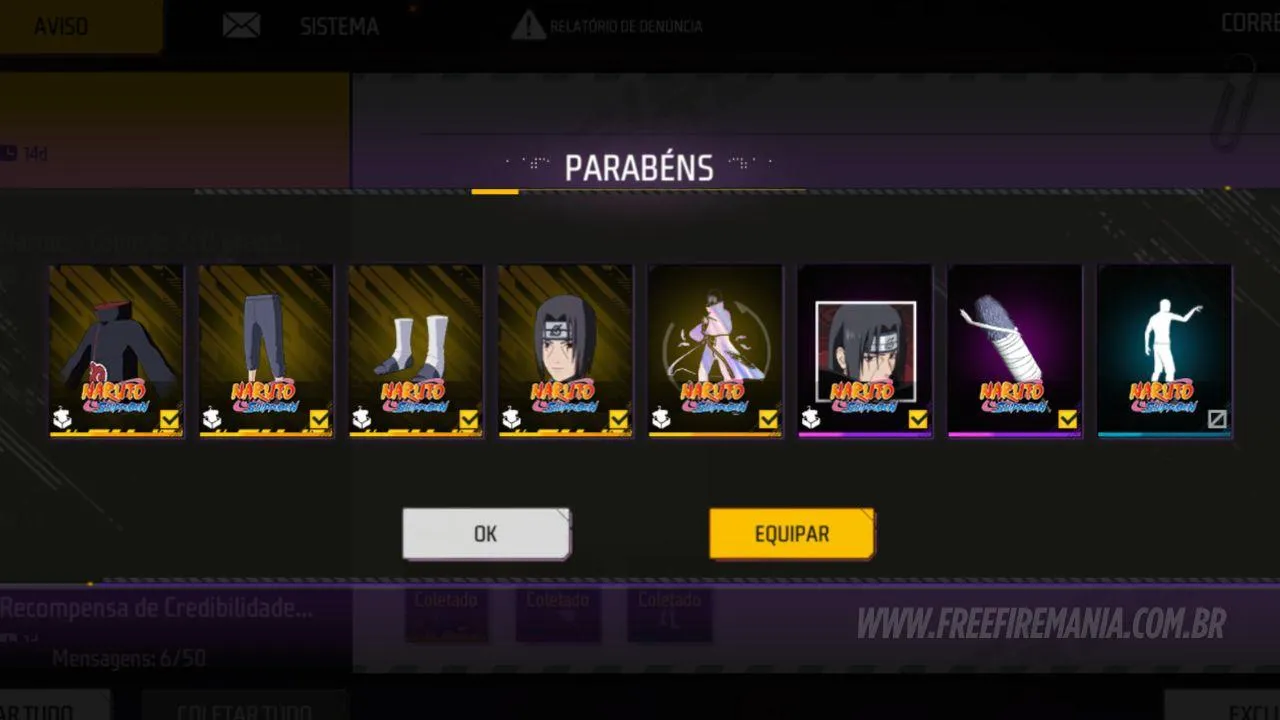
Task: Uncheck the checkbox on the Akatsuki jacket card
Action: (x=170, y=420)
